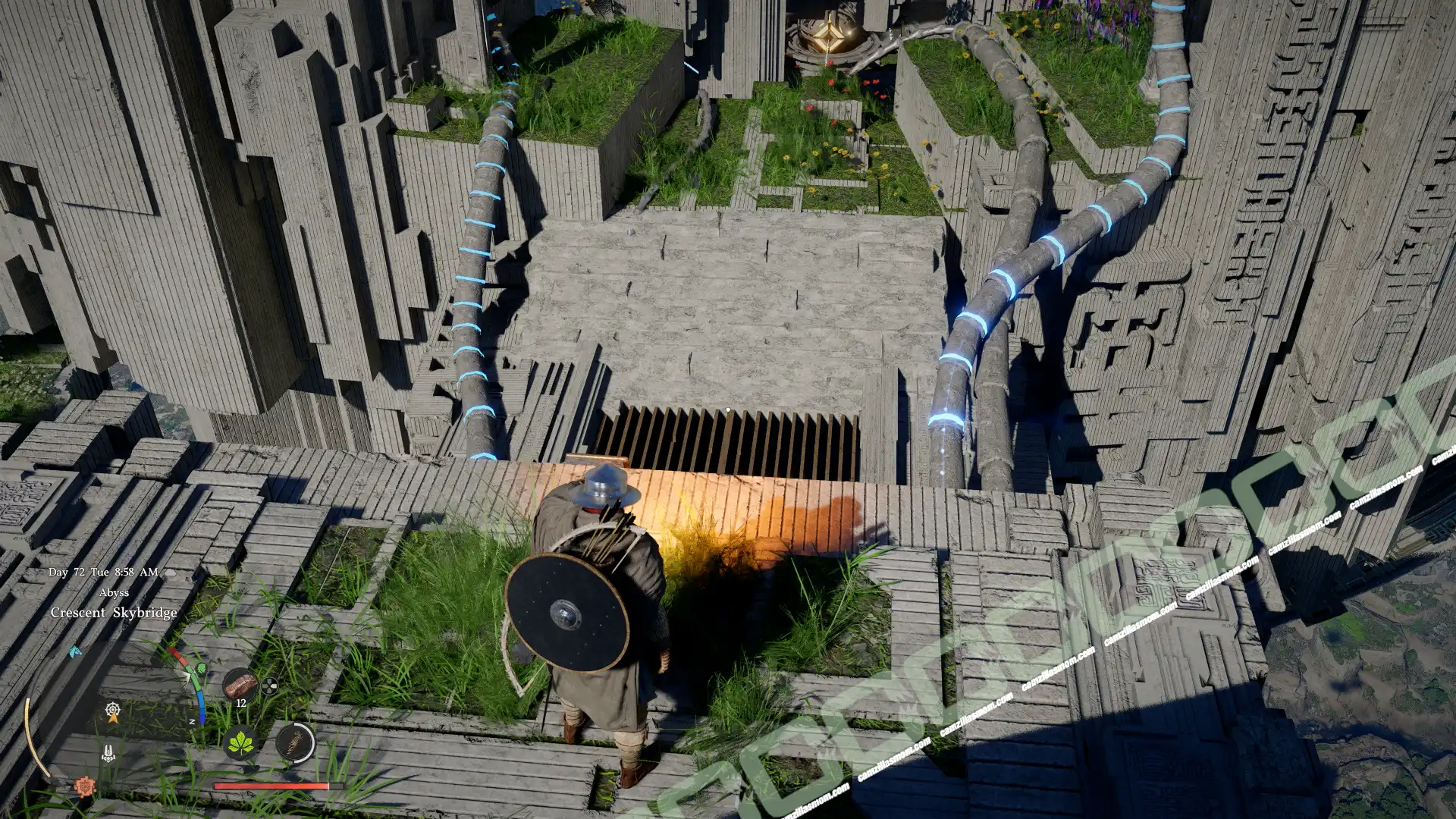Activate the green leaf skill icon
The height and width of the screenshot is (819, 1456).
click(x=241, y=741)
